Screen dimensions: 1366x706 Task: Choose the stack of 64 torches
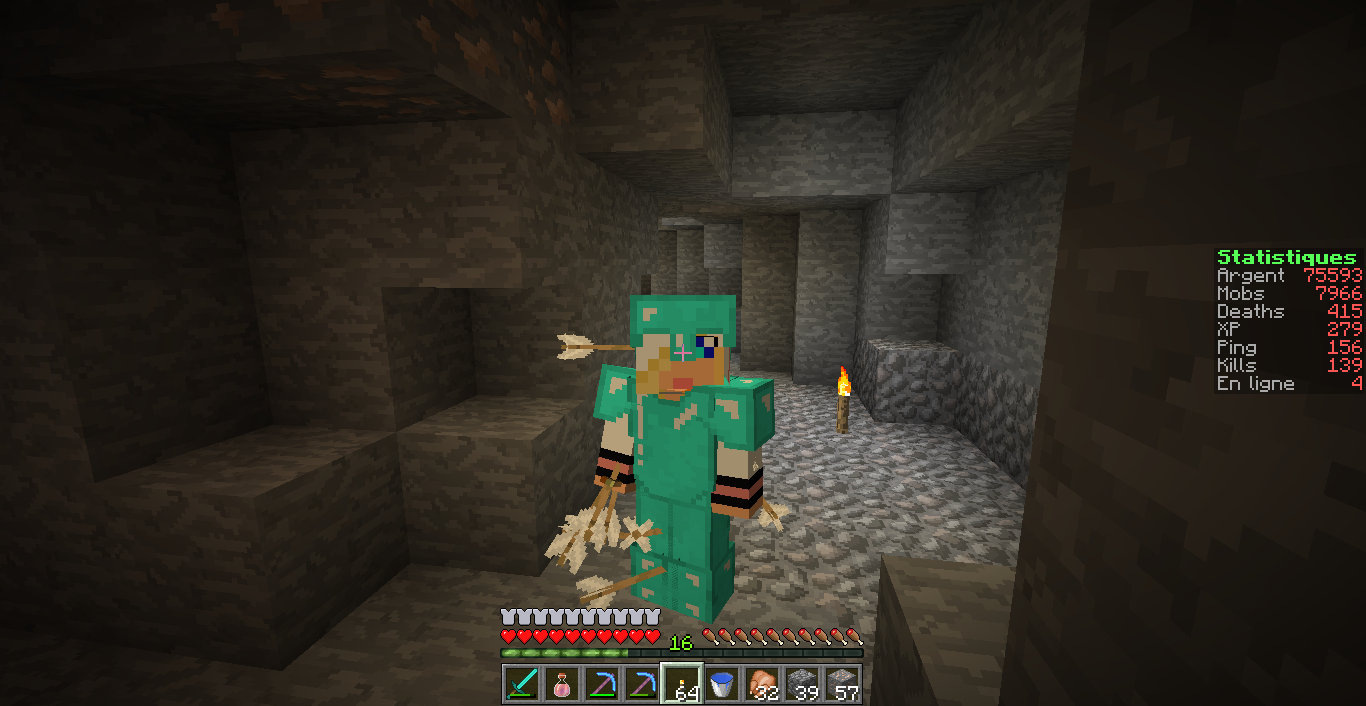(682, 684)
